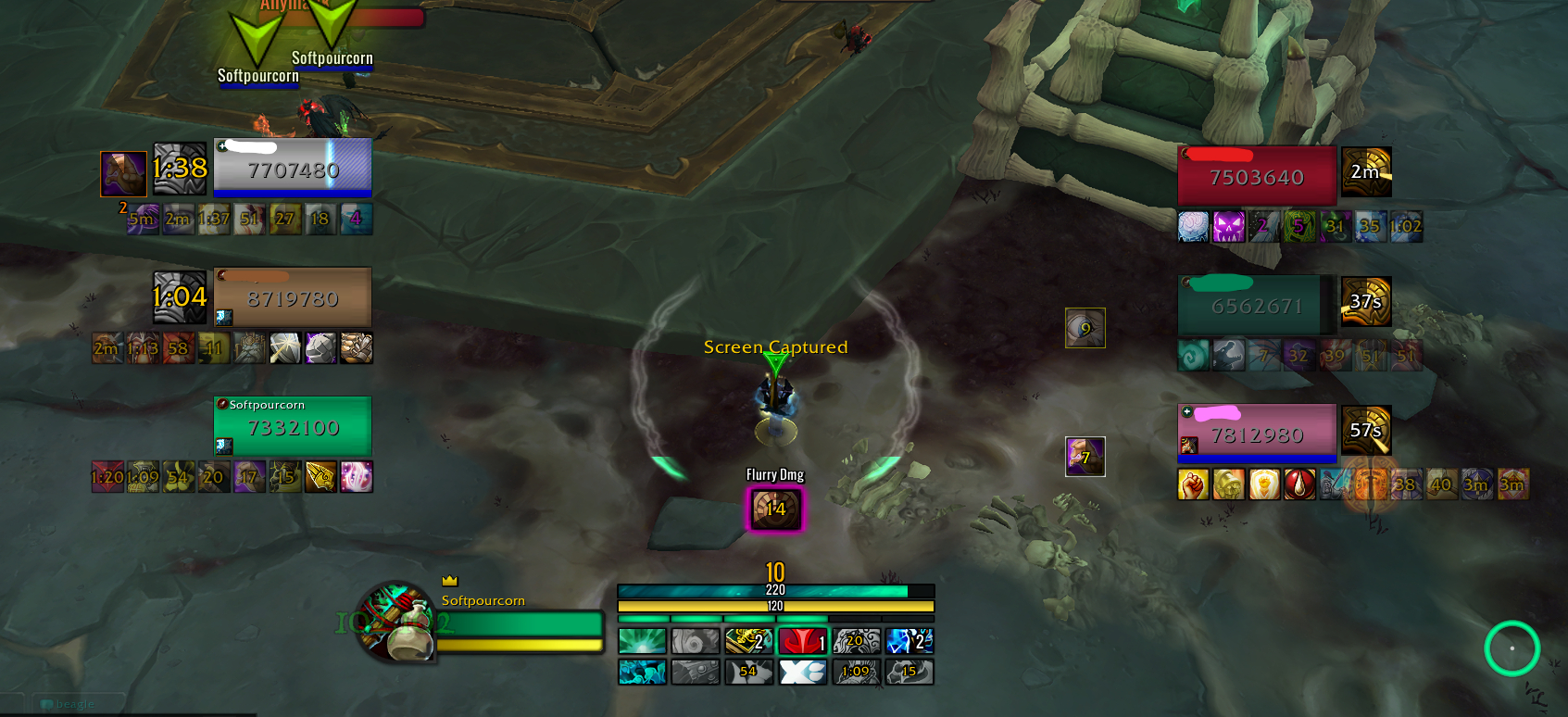
Task: Activate the green starburst ability
Action: [x=642, y=641]
